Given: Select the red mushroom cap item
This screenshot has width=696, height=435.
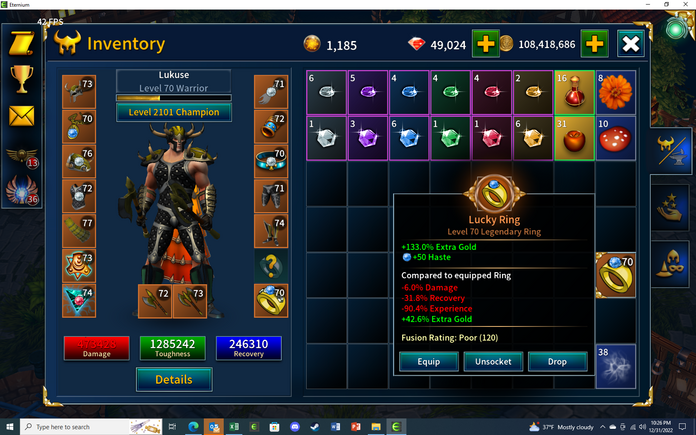Looking at the screenshot, I should pos(615,138).
